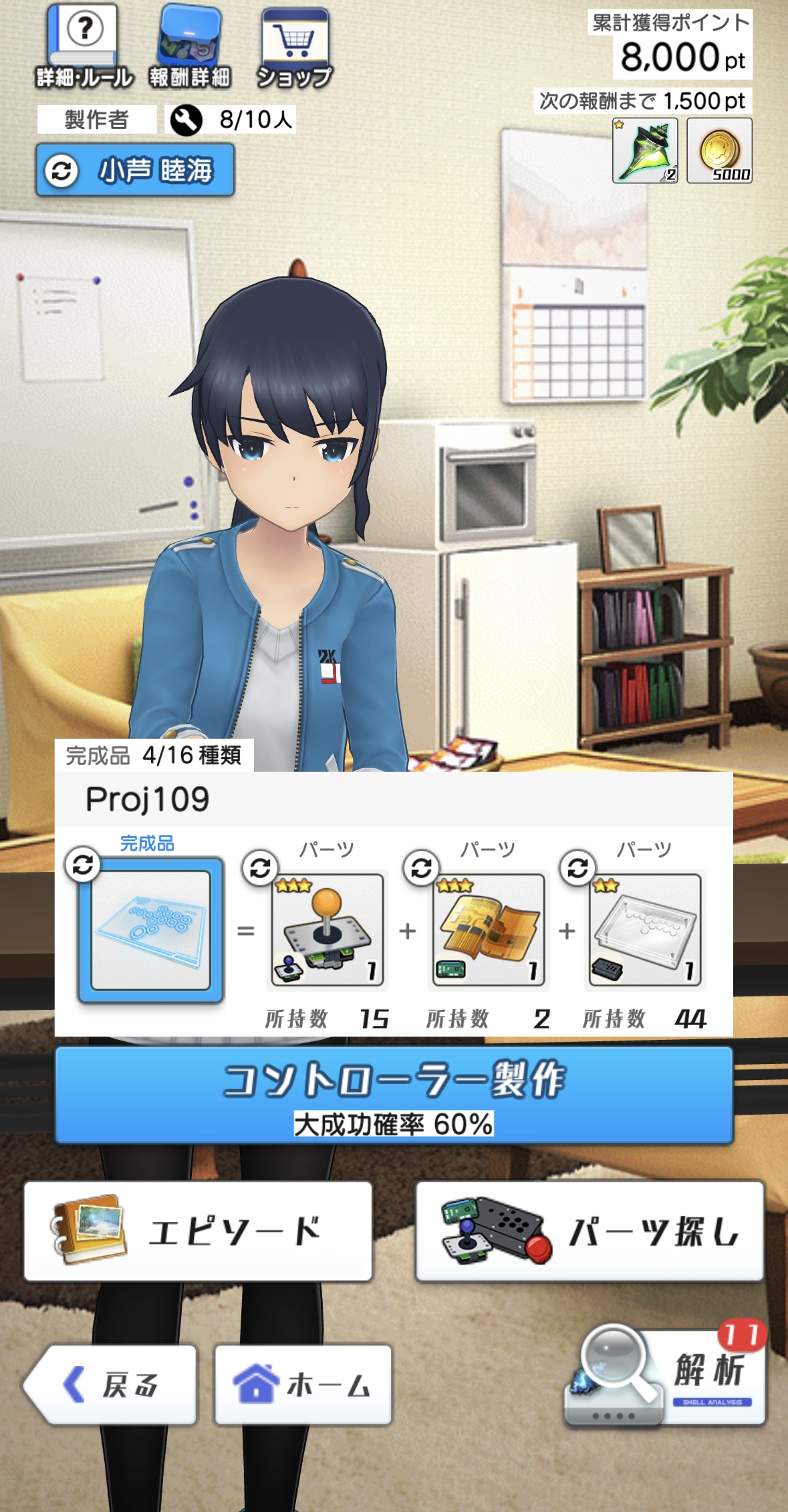Screen dimensions: 788x1512
Task: Select the joystick lever part slot
Action: click(x=327, y=930)
